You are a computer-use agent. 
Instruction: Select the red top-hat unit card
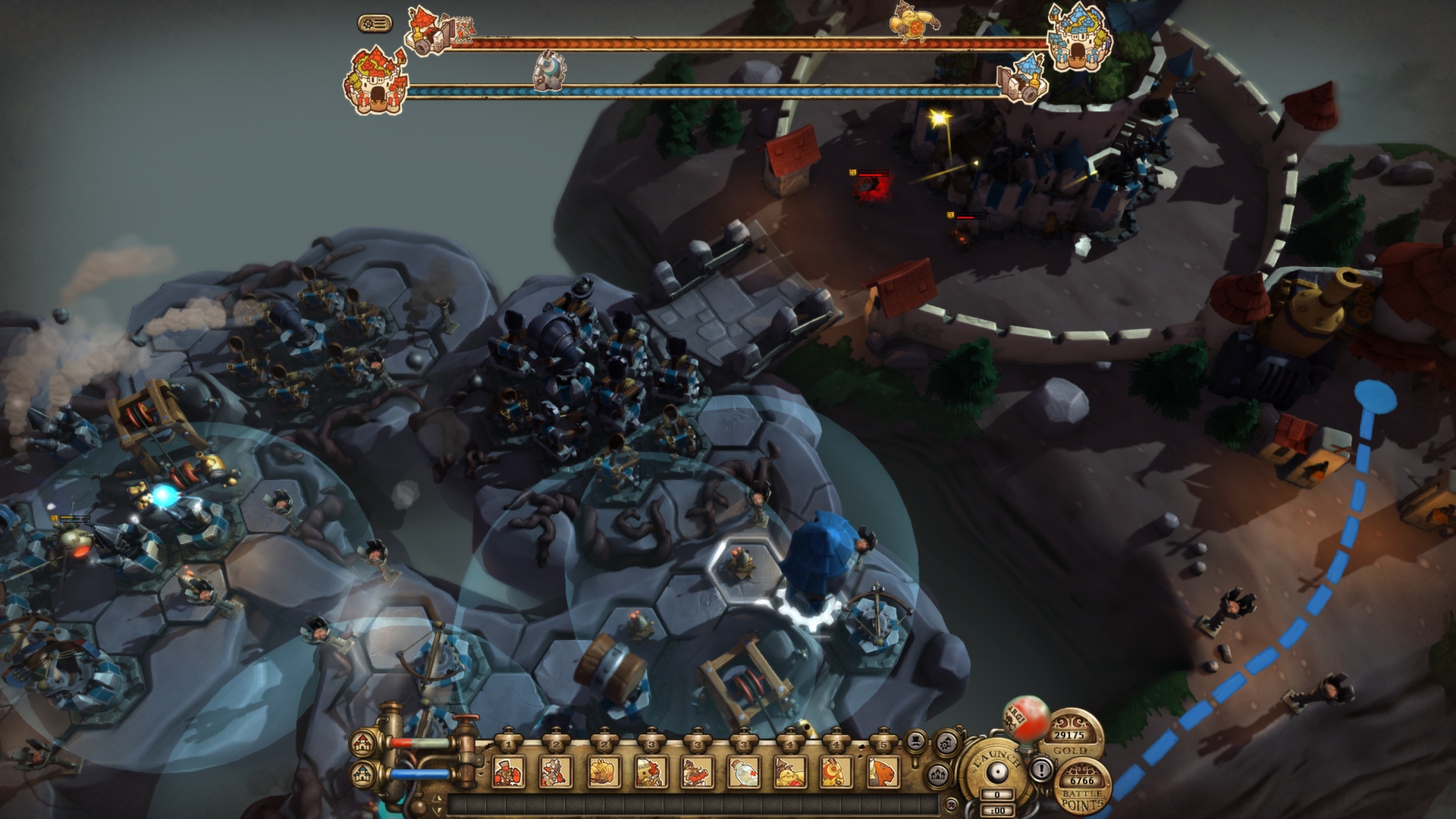(508, 772)
